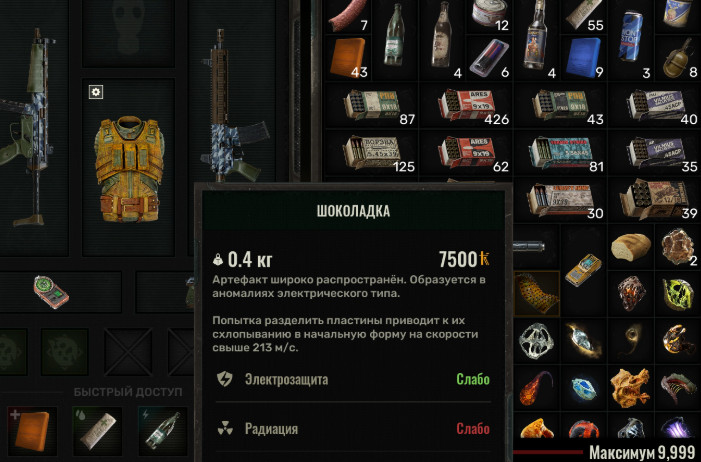Select the highlighted Chocolate Bar artifact slot
This screenshot has height=462, width=701.
coord(536,292)
